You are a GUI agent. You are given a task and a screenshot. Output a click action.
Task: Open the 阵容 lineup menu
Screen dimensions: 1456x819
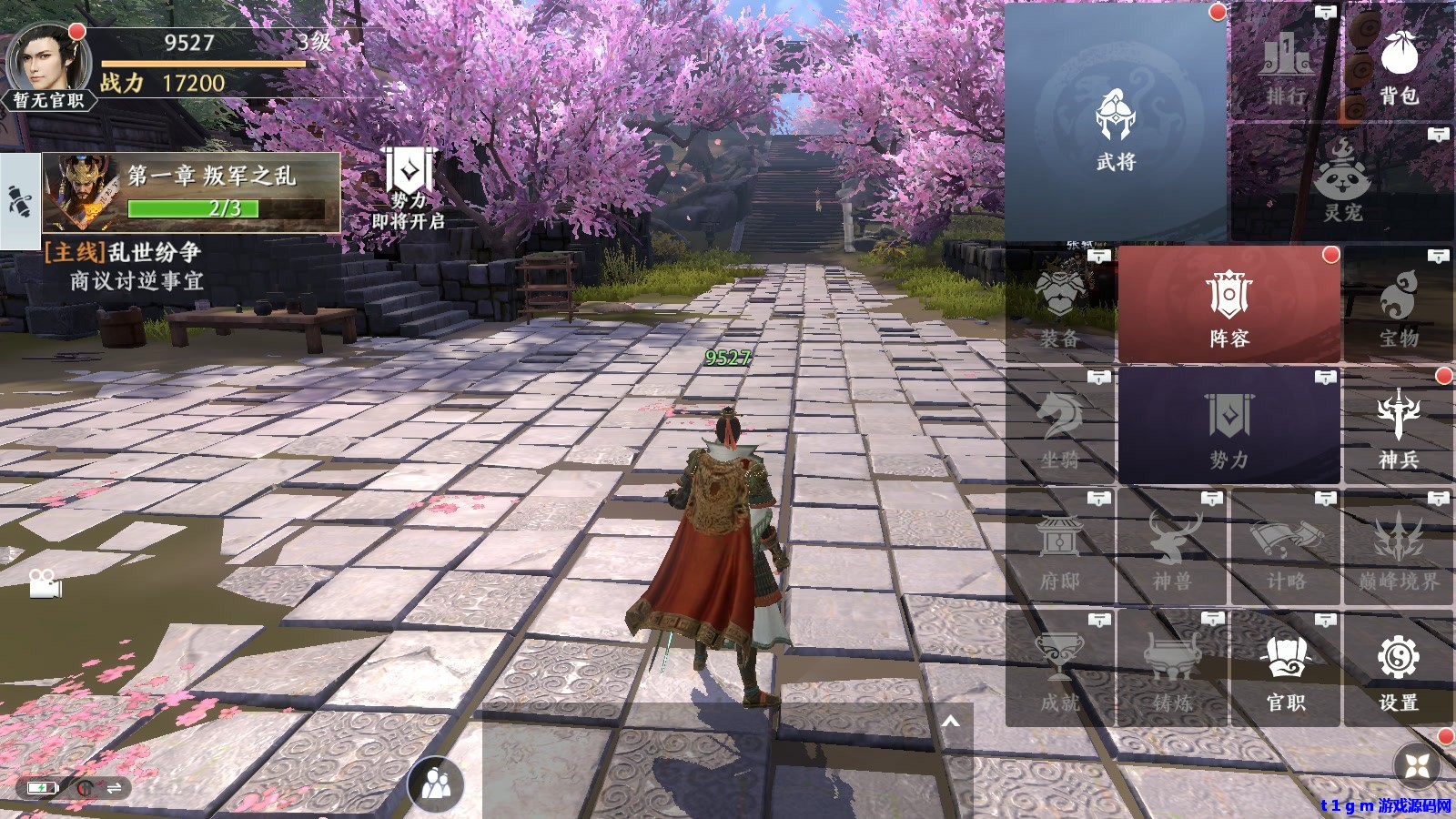click(x=1228, y=305)
